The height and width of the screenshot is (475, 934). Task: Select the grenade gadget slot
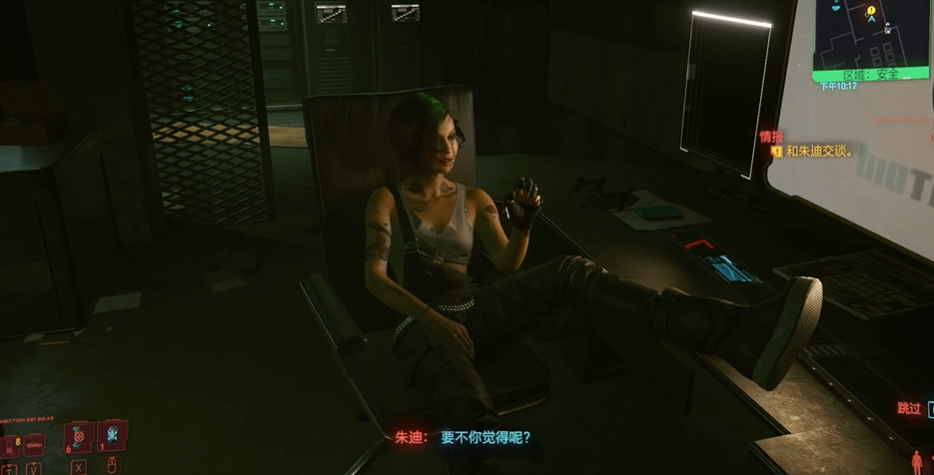[x=112, y=436]
